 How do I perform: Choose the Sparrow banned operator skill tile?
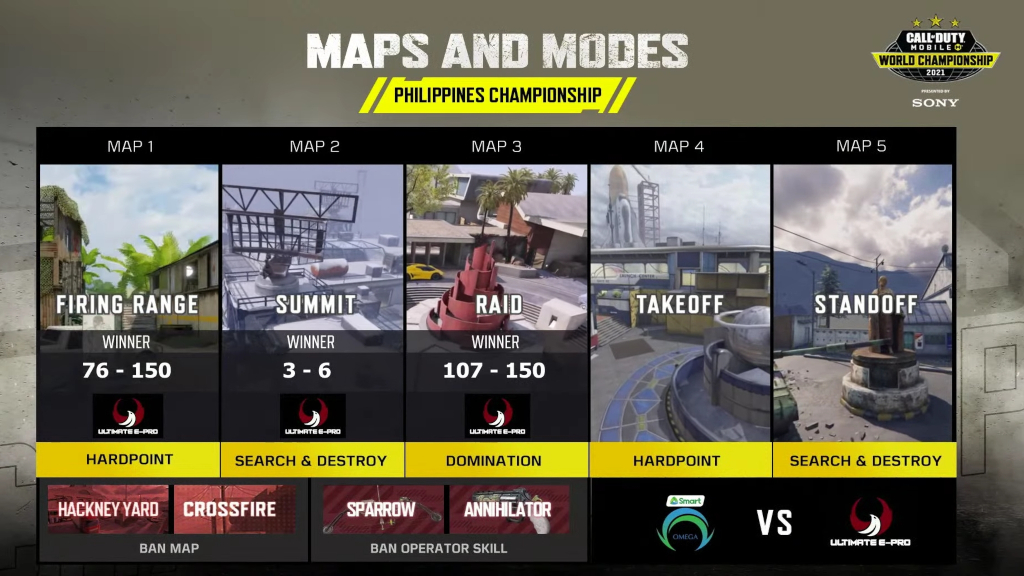(x=383, y=509)
